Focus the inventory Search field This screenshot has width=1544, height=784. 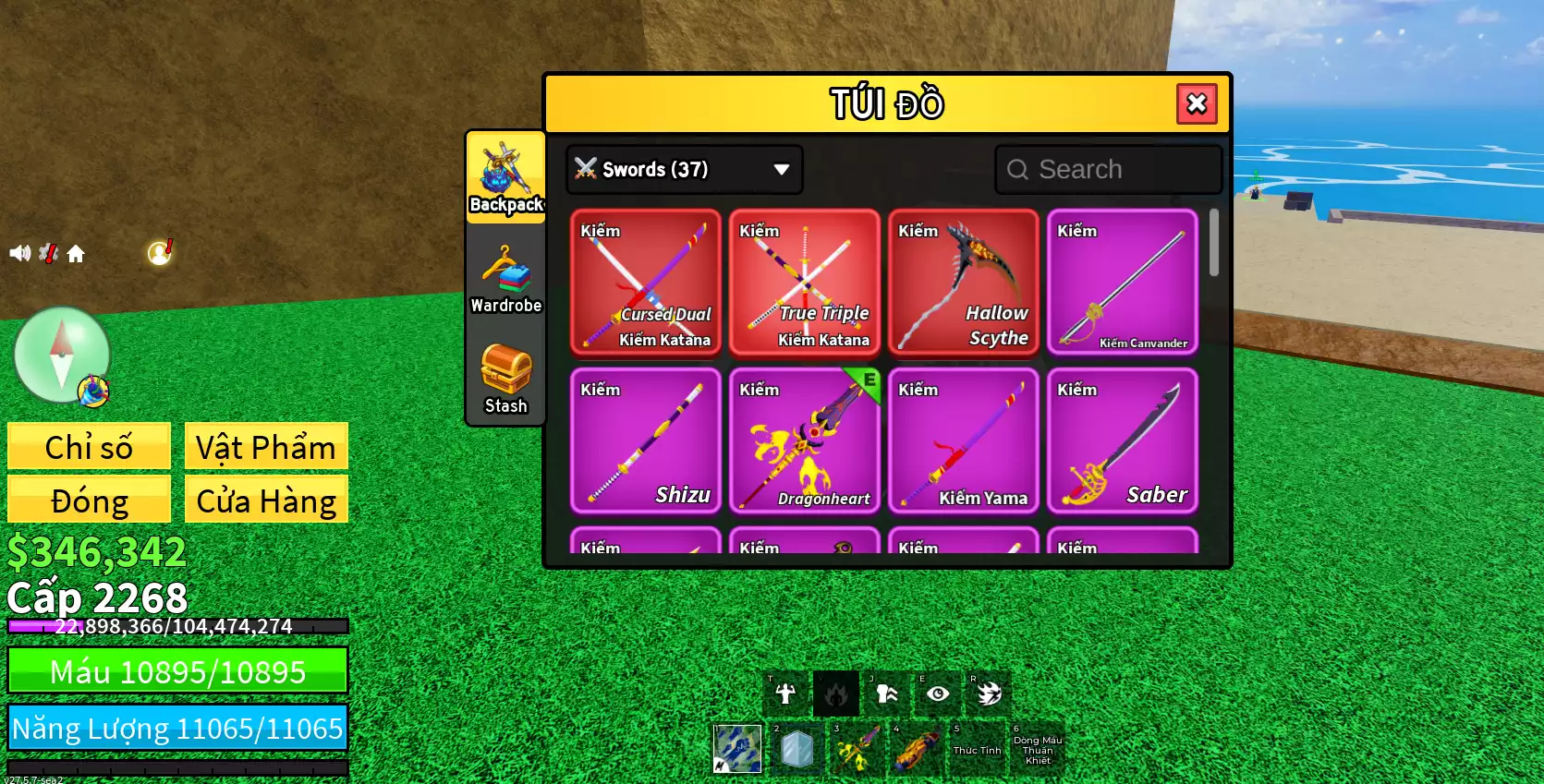1109,169
